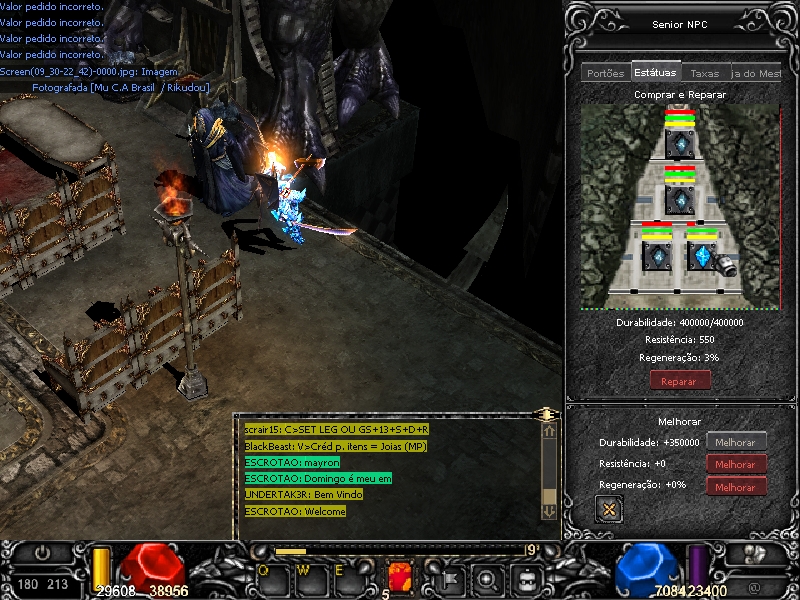Screen dimensions: 800x600
Task: Select the Estátuas tab
Action: tap(655, 72)
